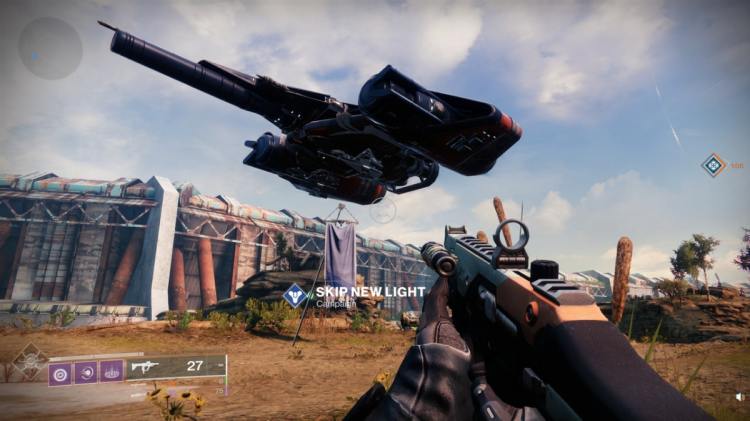Select the equipped auto rifle weapon icon
The height and width of the screenshot is (421, 750).
coord(146,367)
